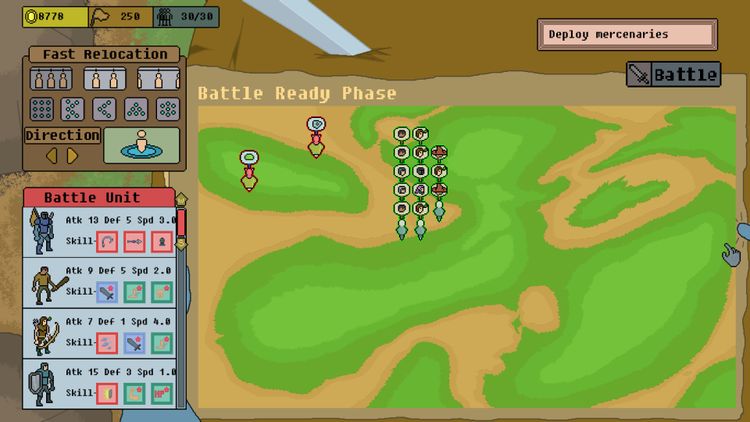750x422 pixels.
Task: Start the fight with the Battle button
Action: [x=674, y=74]
